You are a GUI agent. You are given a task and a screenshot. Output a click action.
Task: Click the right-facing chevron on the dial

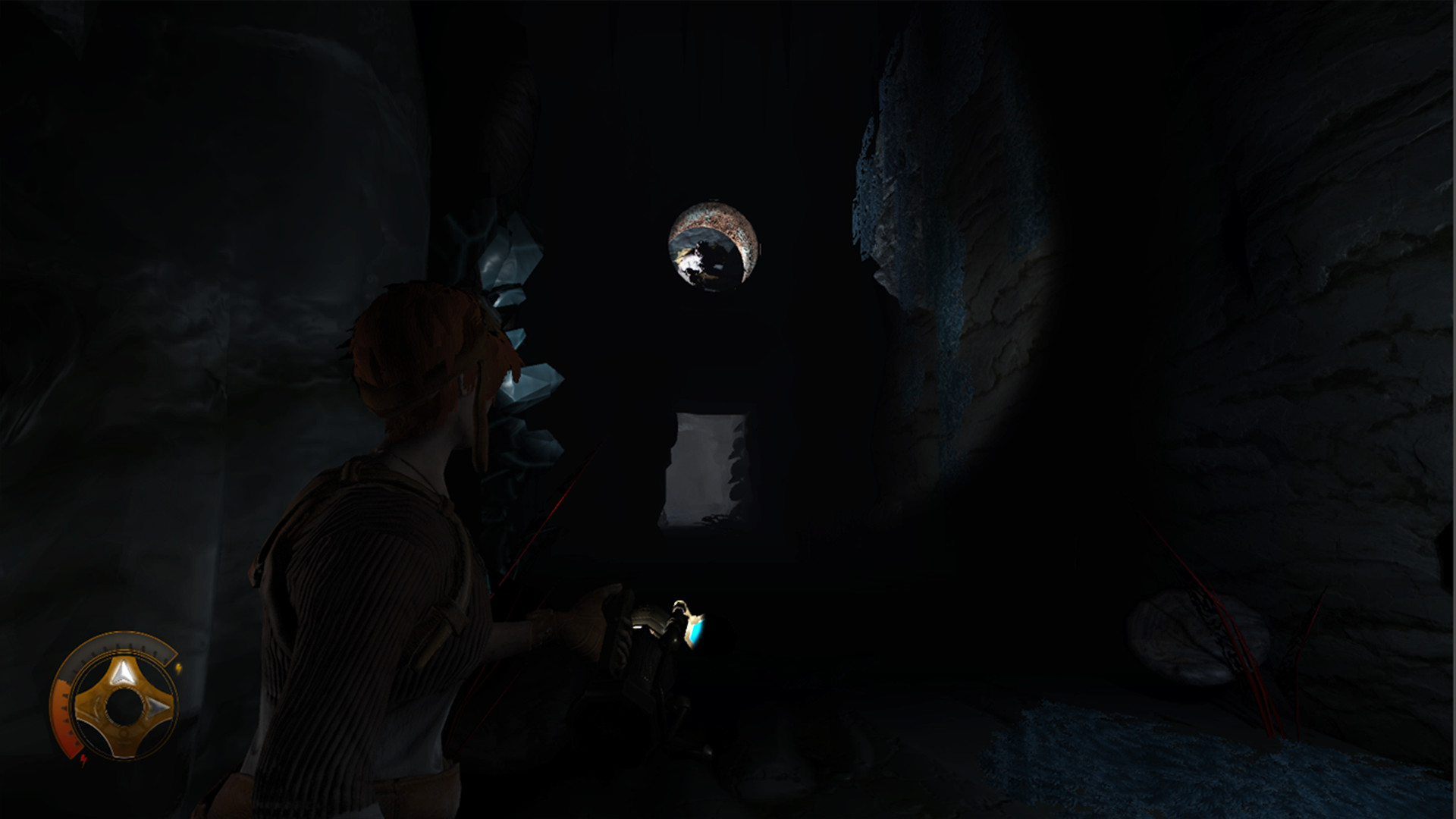156,707
